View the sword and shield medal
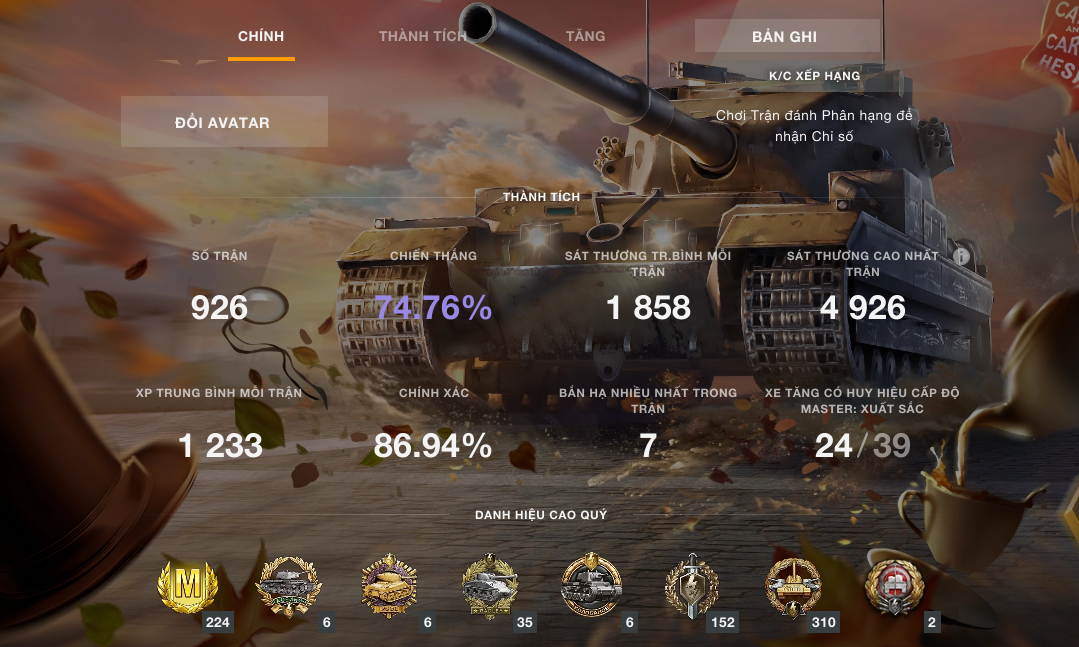Viewport: 1079px width, 647px height. [x=692, y=586]
